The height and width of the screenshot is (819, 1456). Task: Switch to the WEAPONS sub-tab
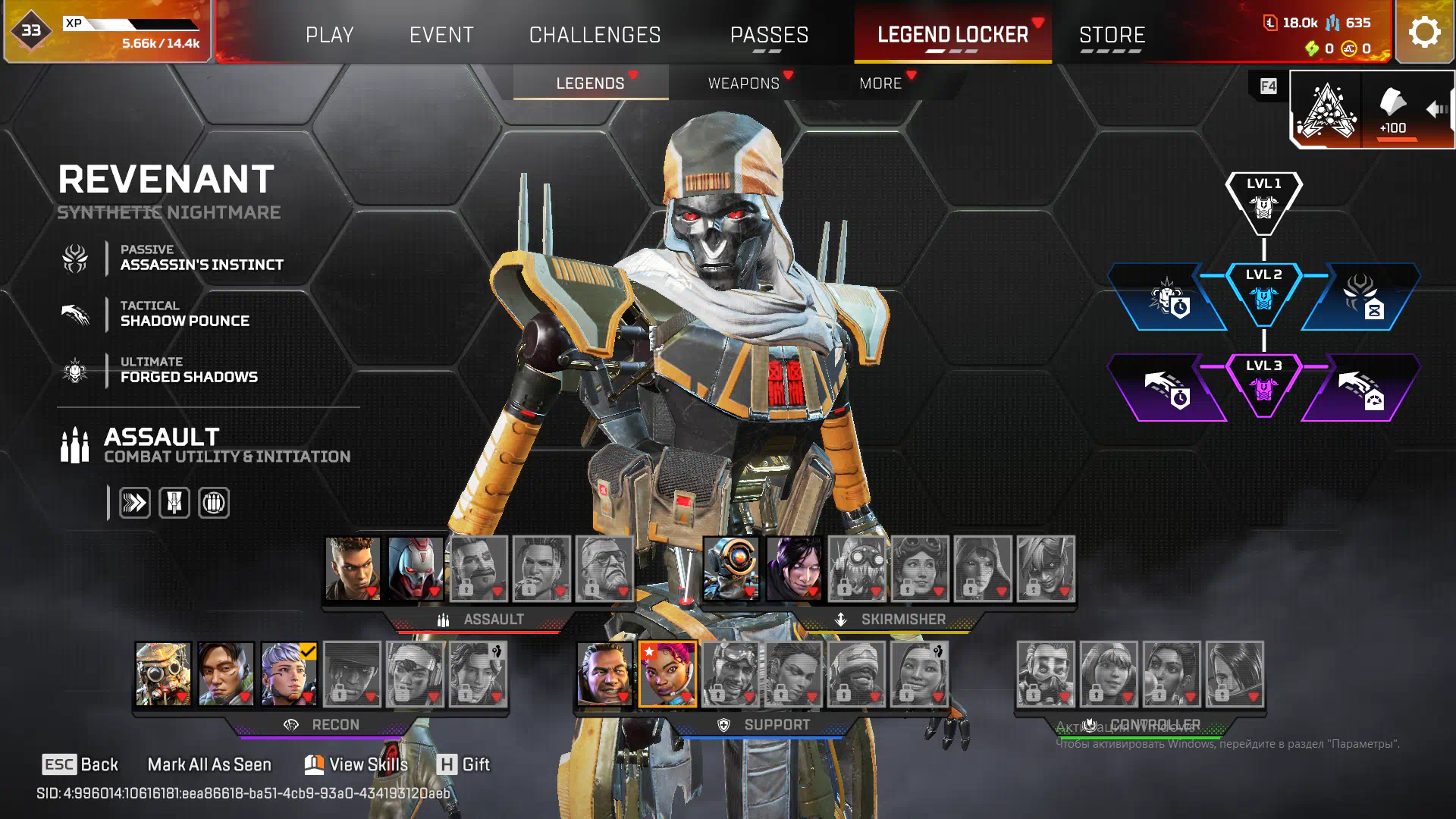[743, 83]
